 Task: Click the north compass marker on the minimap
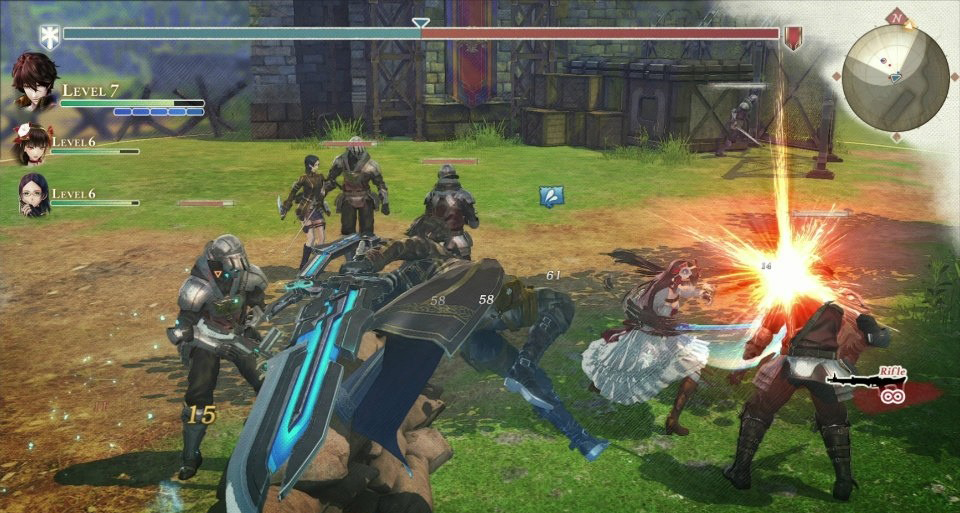click(898, 18)
